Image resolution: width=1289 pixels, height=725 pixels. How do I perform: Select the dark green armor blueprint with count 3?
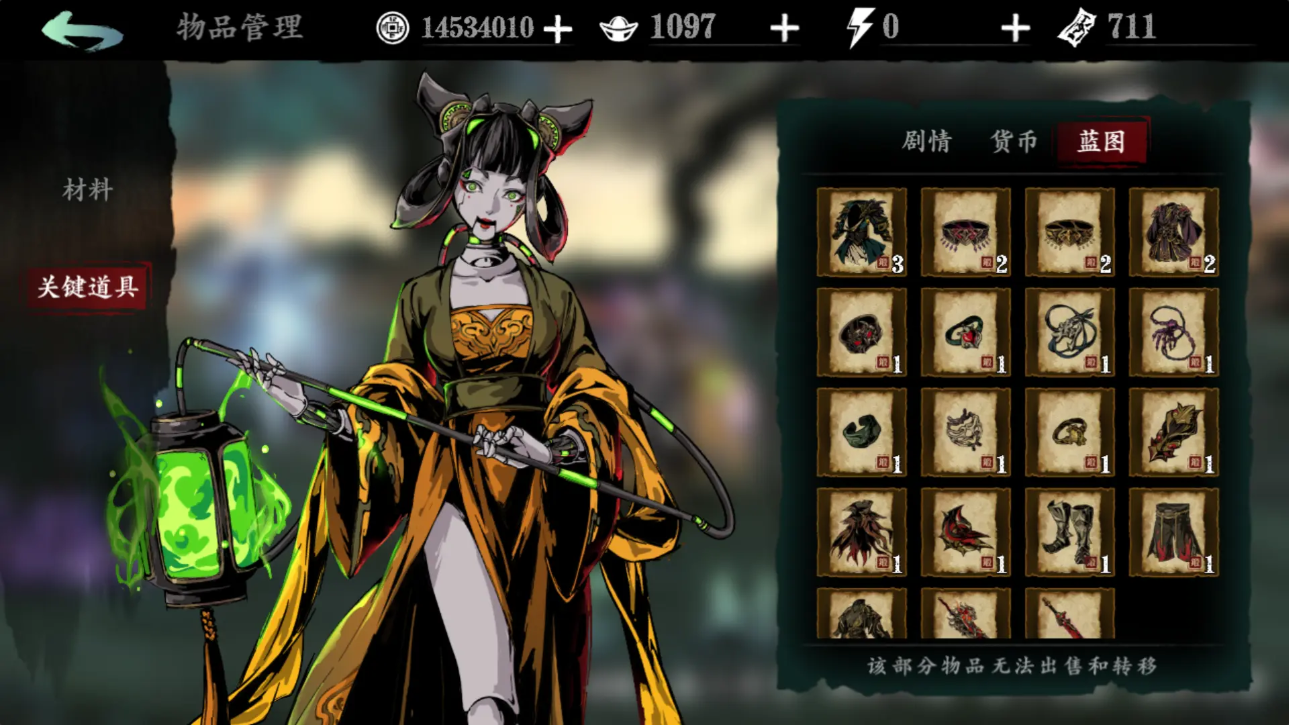[862, 232]
